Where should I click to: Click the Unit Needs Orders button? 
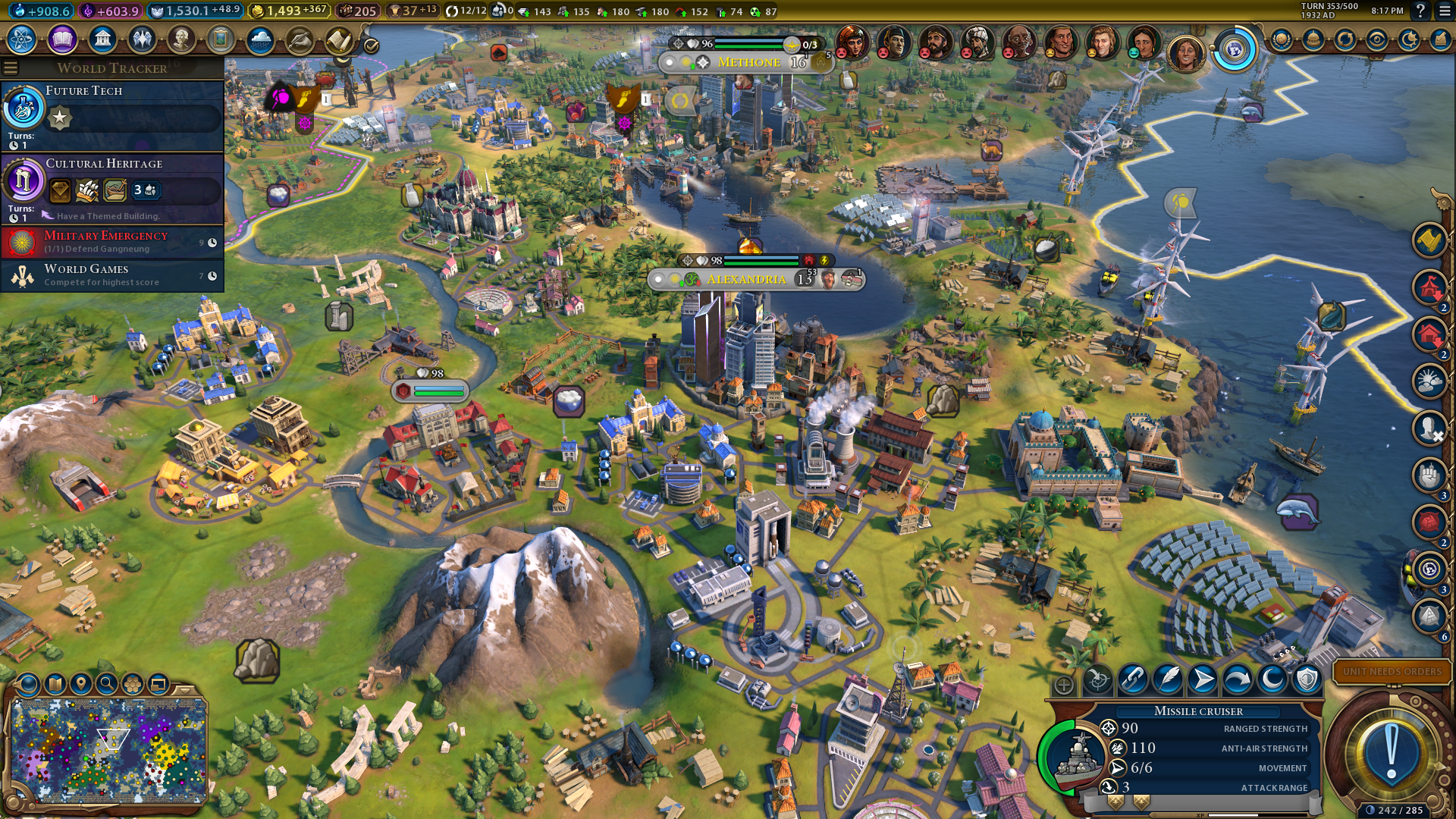pos(1392,672)
